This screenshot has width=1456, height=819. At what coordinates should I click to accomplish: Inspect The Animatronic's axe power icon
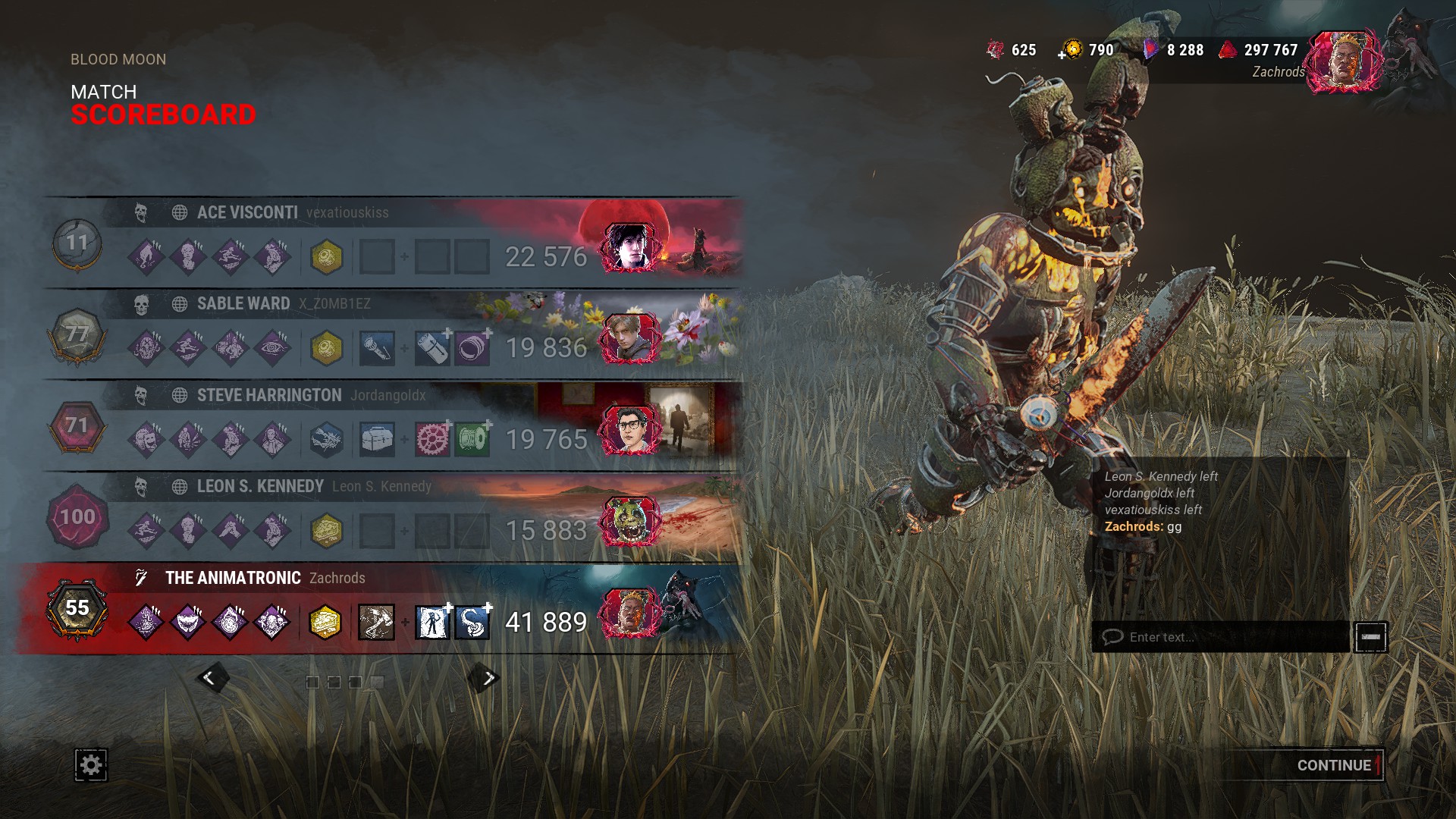coord(377,623)
